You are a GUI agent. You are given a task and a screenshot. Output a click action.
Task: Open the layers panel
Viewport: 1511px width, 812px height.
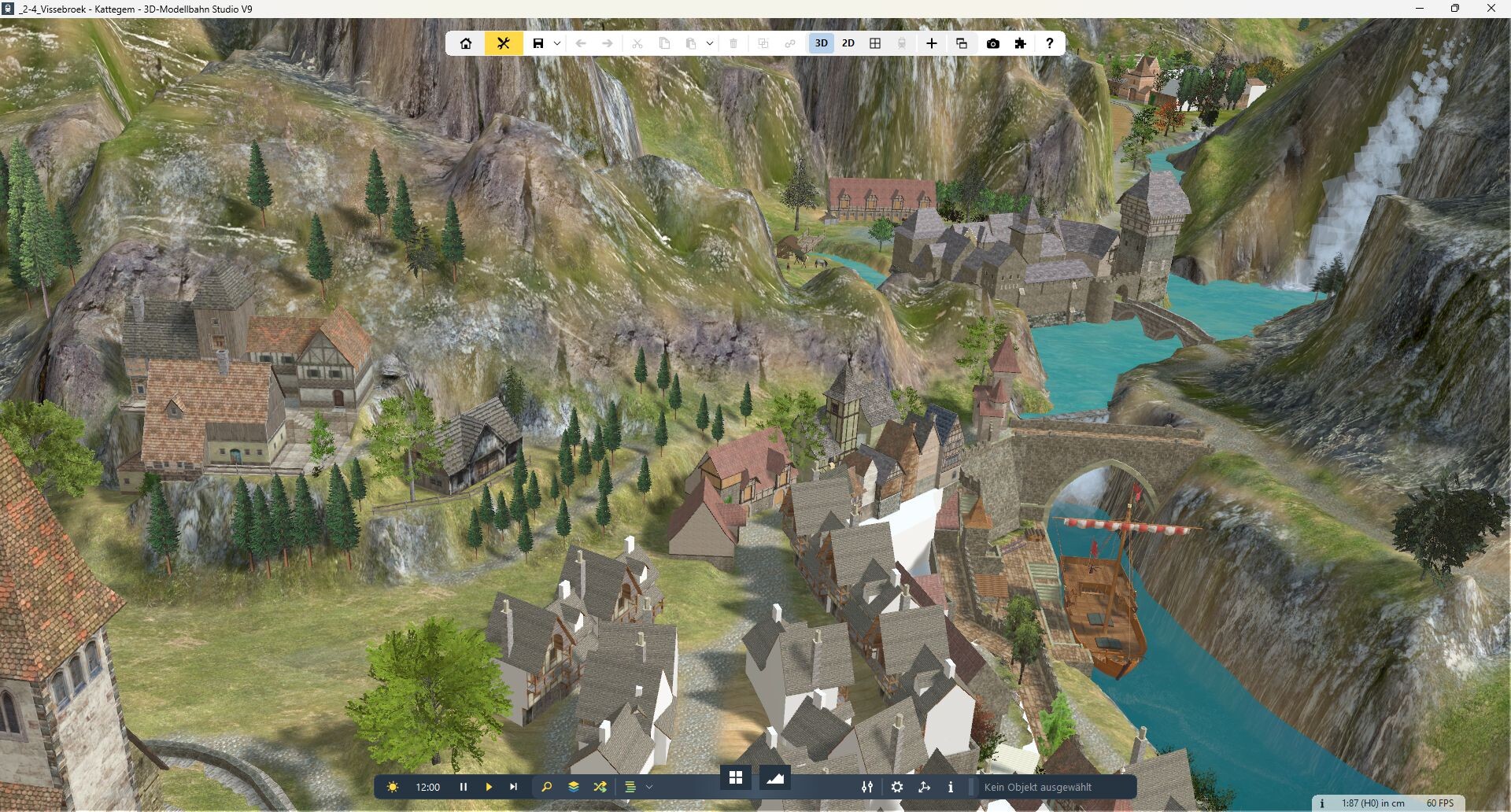click(574, 787)
